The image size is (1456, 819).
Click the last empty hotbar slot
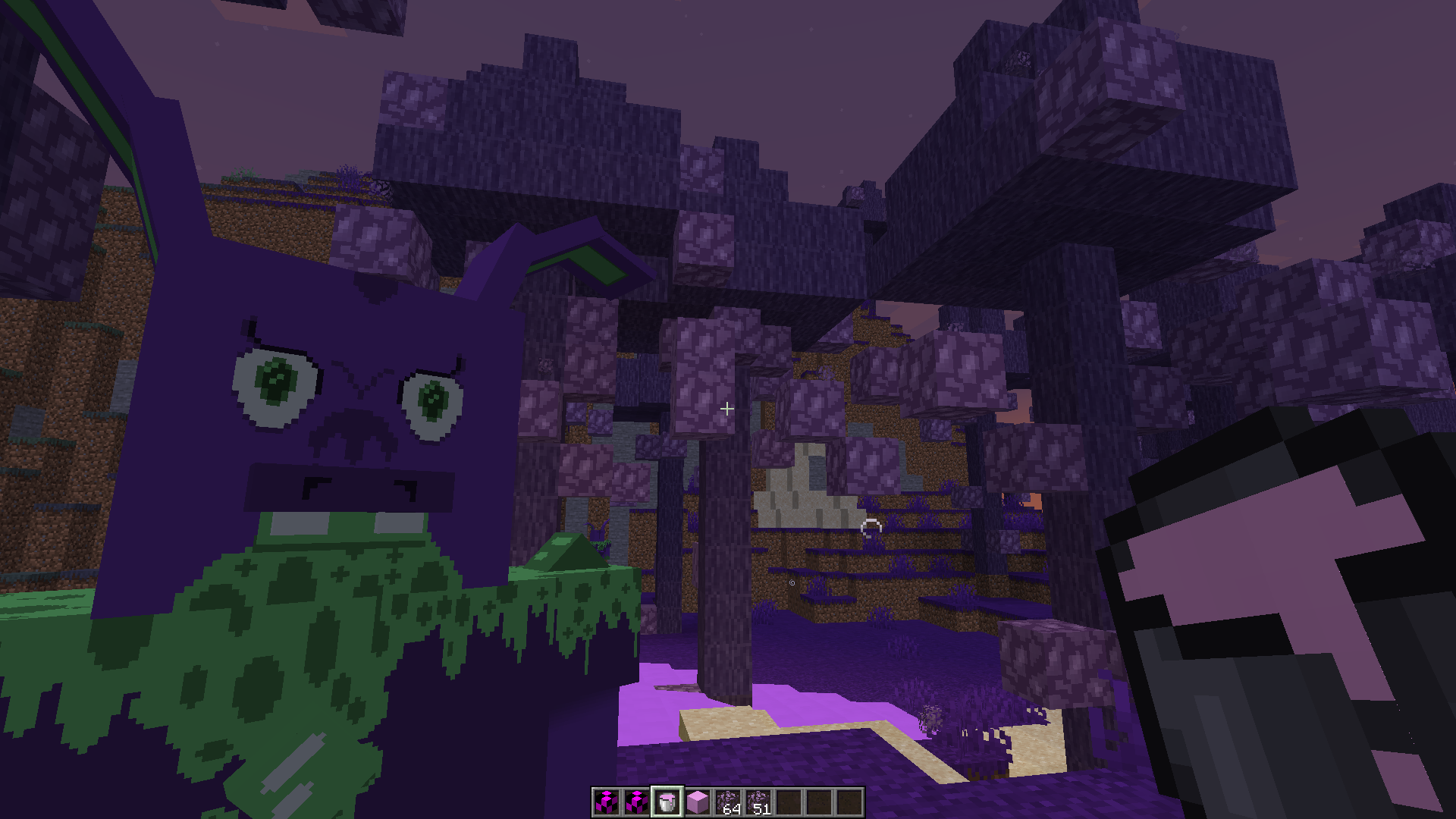(849, 802)
